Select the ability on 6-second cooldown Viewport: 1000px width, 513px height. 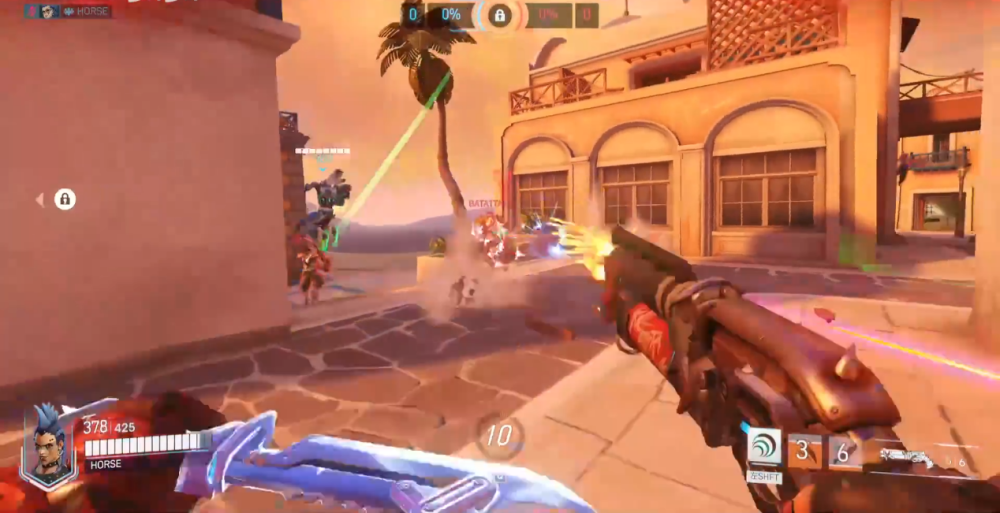844,453
